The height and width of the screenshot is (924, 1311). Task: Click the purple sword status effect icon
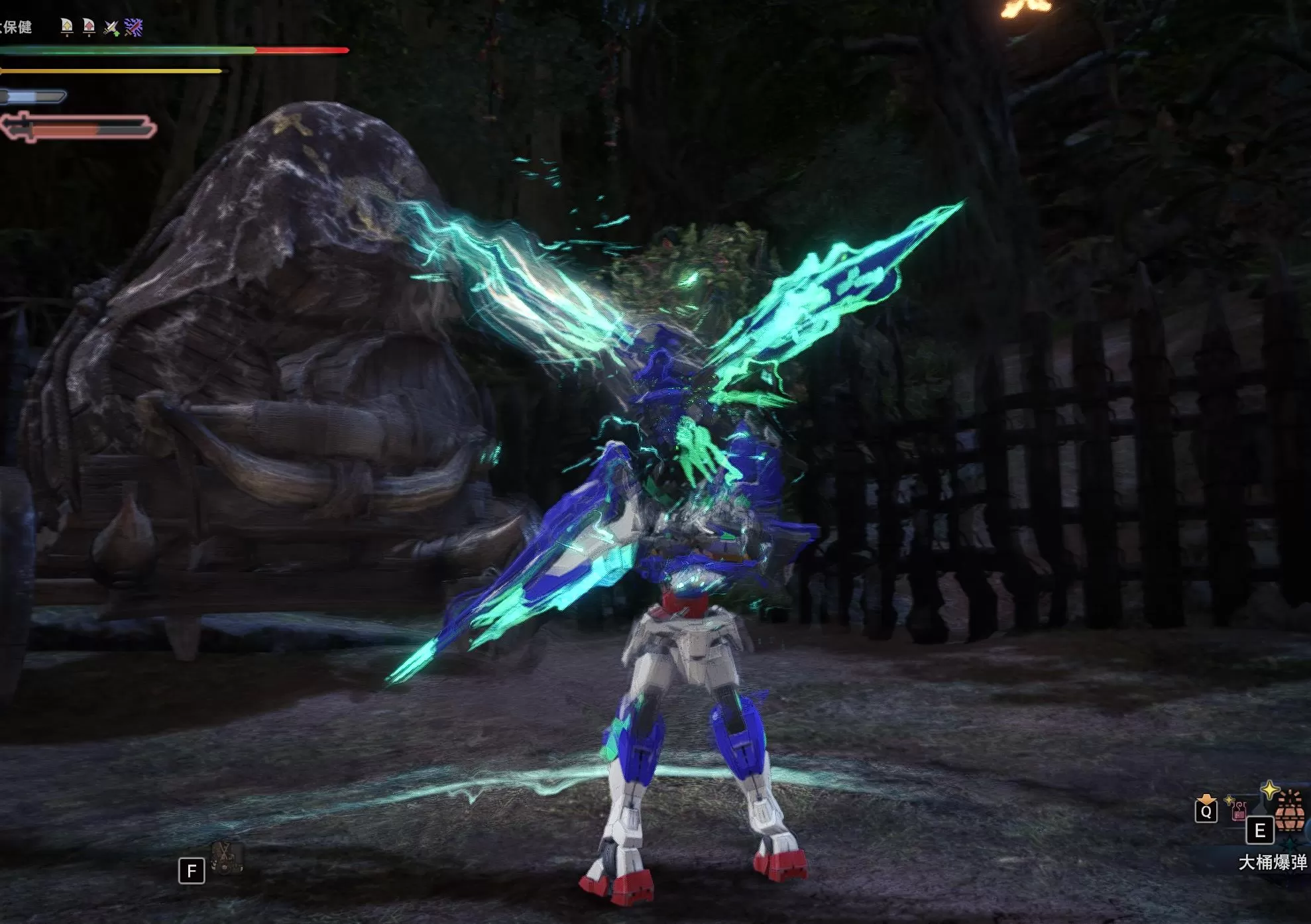[x=133, y=27]
